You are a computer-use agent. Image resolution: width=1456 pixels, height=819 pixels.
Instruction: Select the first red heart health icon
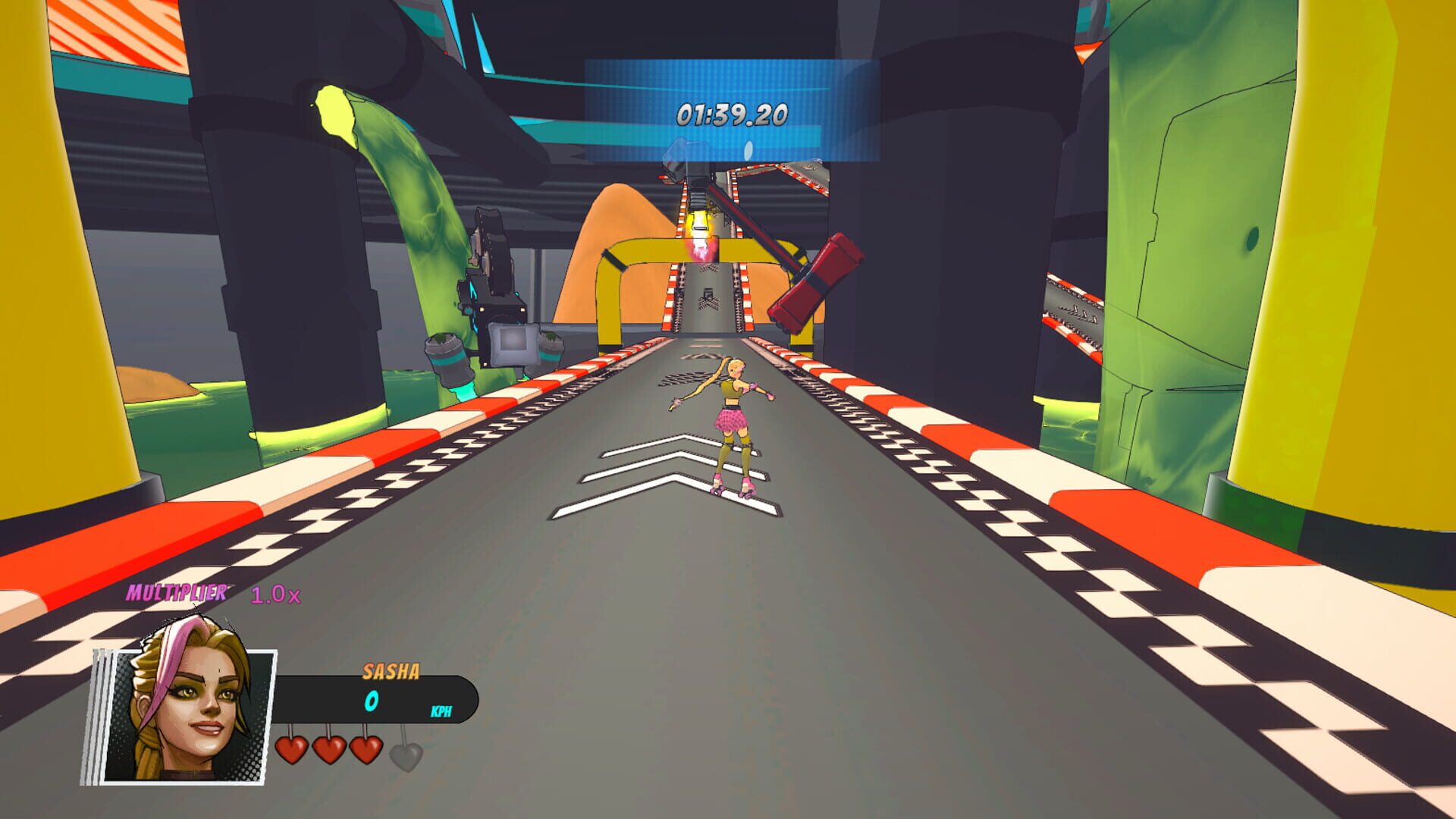(x=291, y=749)
